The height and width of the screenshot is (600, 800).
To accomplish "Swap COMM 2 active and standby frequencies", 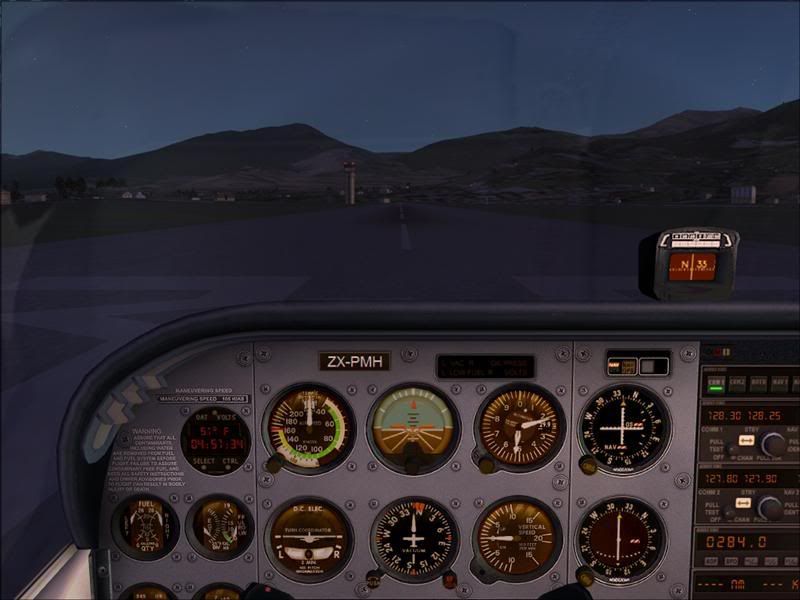I will (x=742, y=502).
